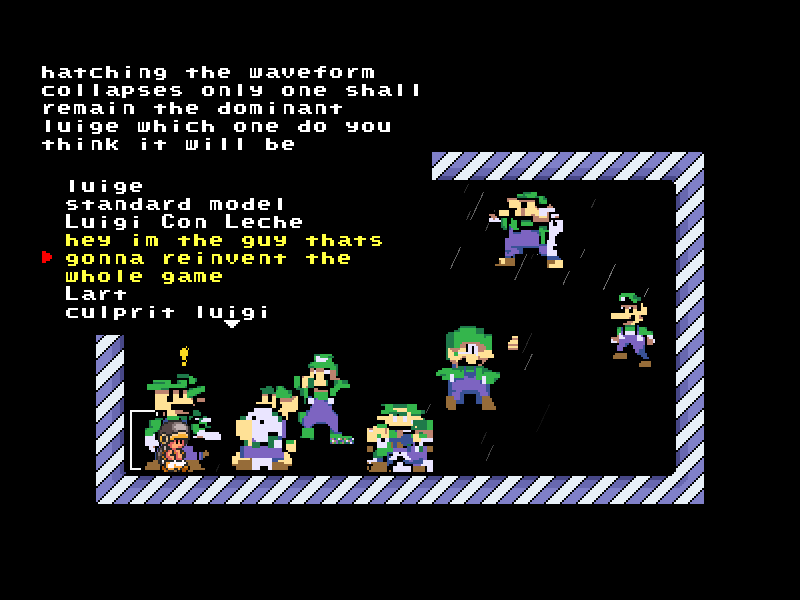Screen dimensions: 800x600
Task: Pick the 'Luigi Con Leche' choice
Action: pos(184,222)
